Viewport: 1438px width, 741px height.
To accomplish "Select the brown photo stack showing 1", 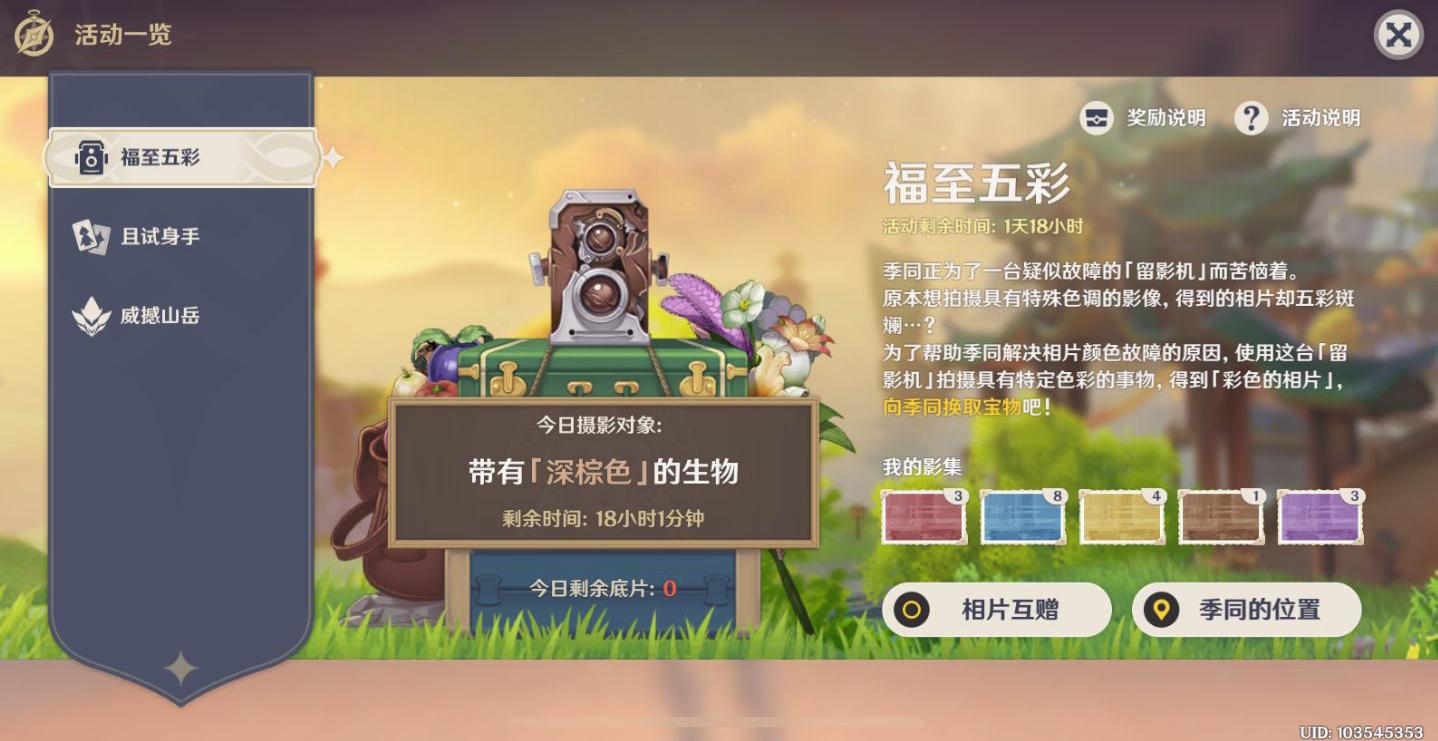I will pos(1221,516).
